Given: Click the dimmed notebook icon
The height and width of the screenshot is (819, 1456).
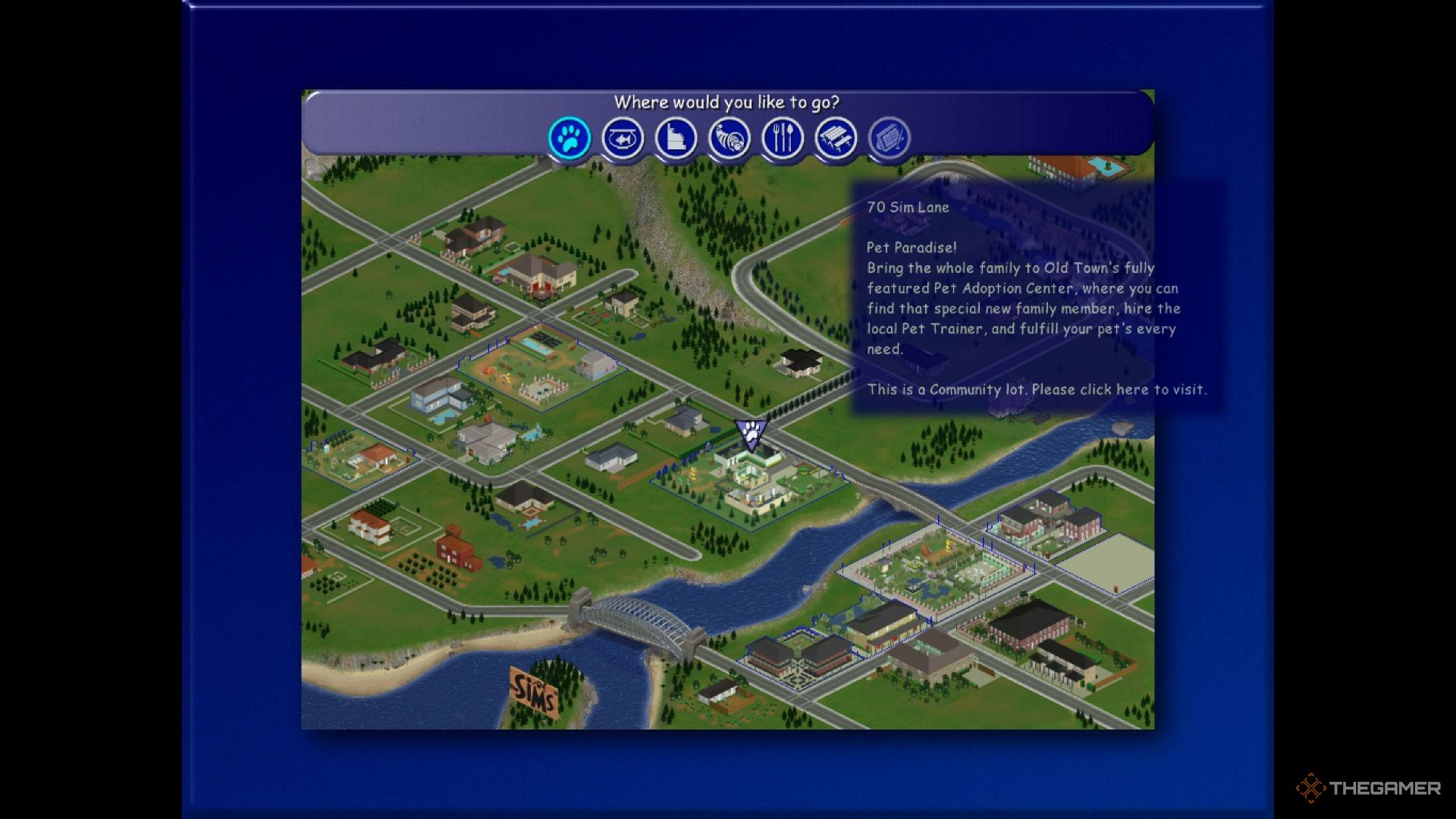Looking at the screenshot, I should point(889,139).
